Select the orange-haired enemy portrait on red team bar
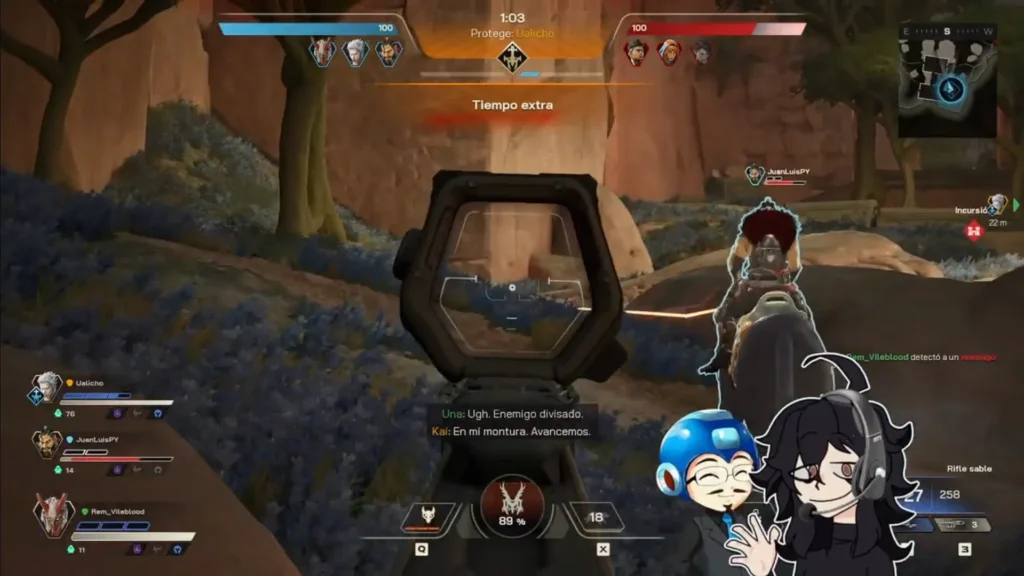The image size is (1024, 576). (x=669, y=52)
